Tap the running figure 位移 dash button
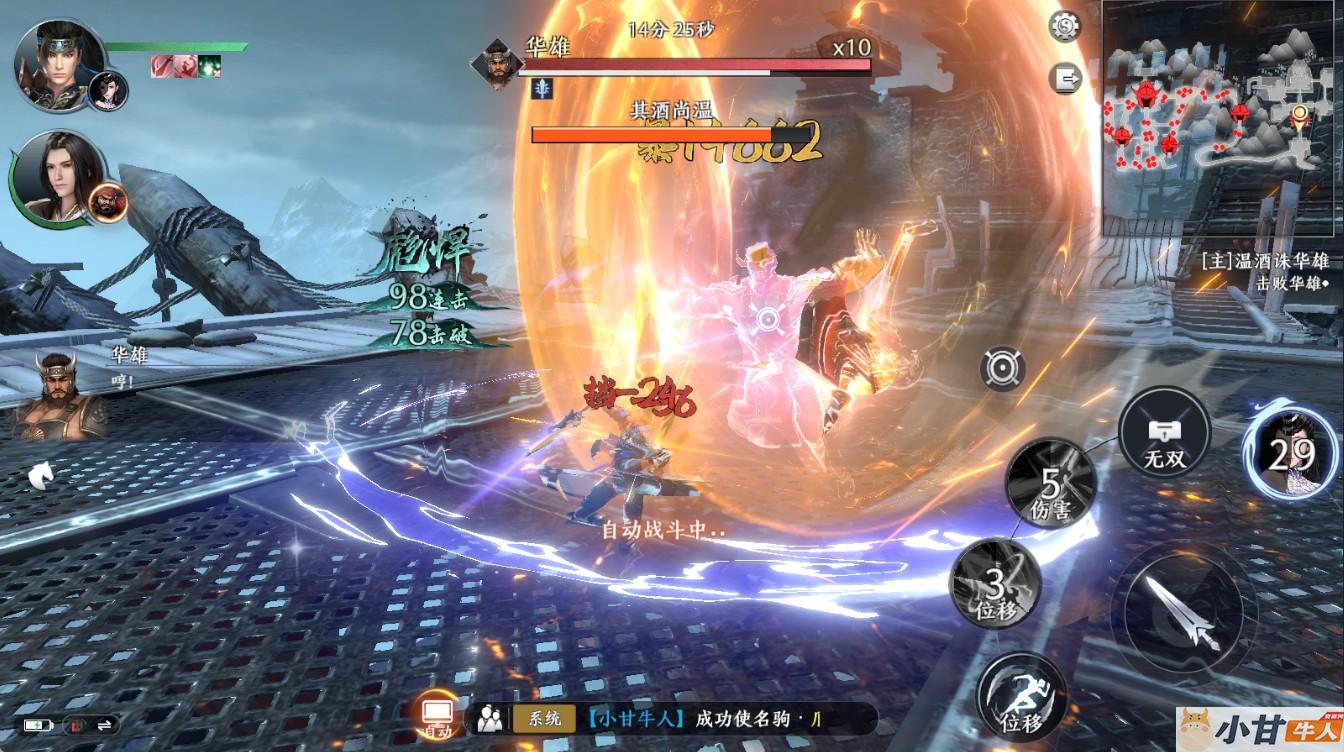This screenshot has height=752, width=1344. 1022,695
